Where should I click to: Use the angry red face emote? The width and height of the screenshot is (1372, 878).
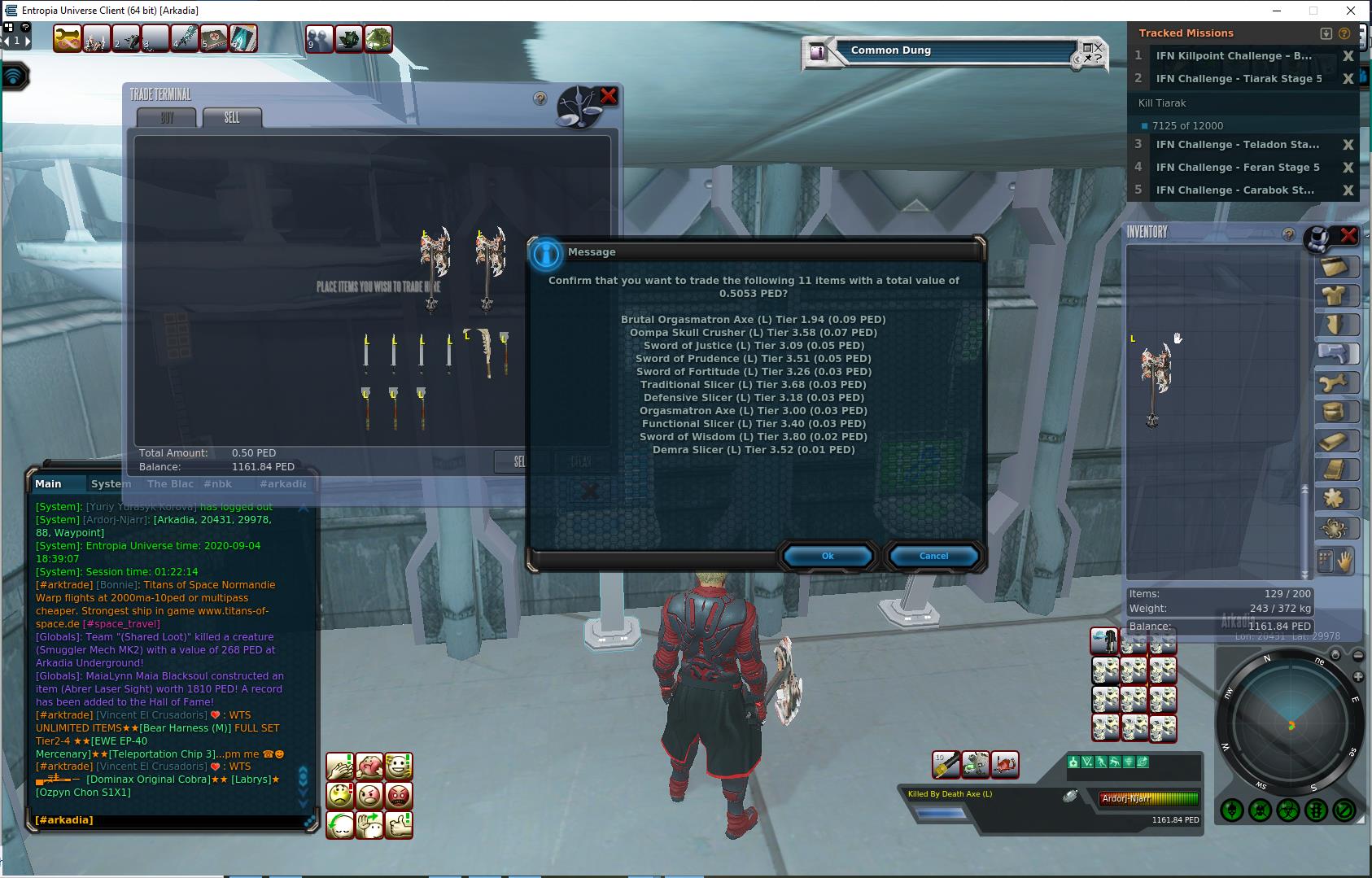pos(399,795)
